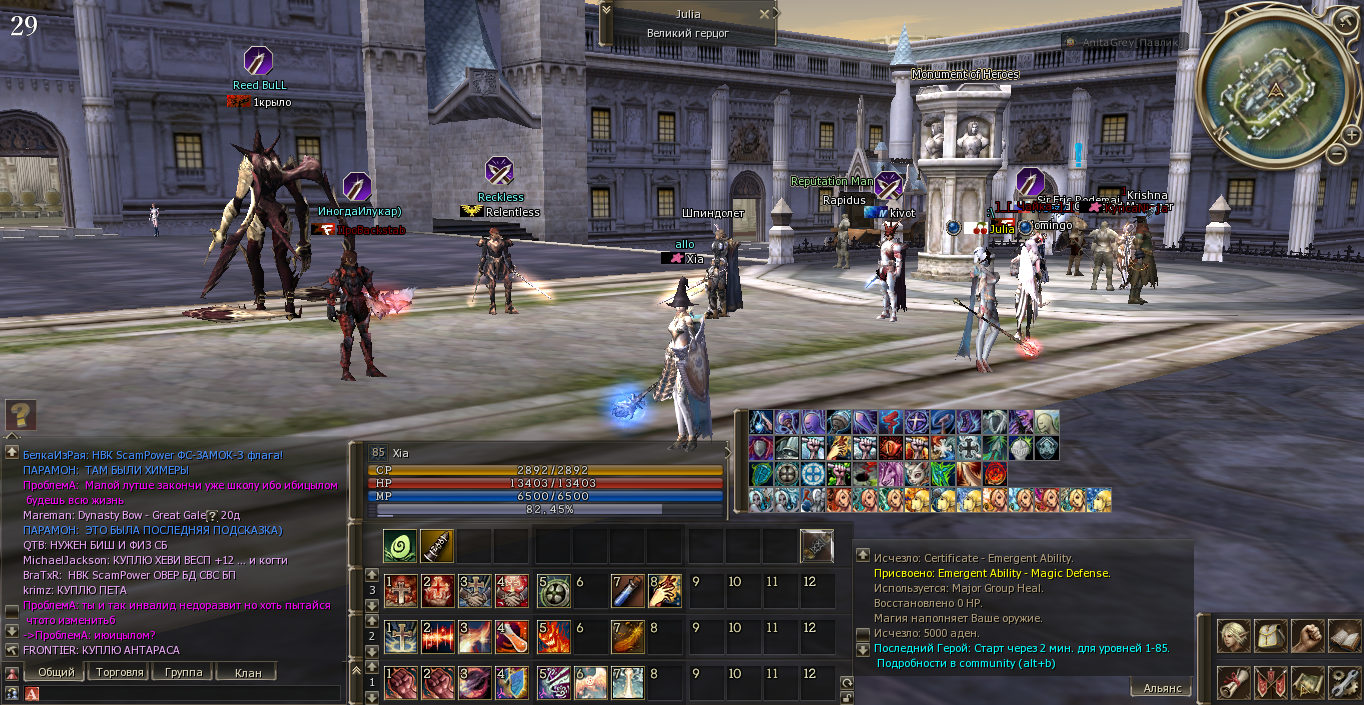1364x705 pixels.
Task: Open the inventory bag icon
Action: coord(1271,637)
